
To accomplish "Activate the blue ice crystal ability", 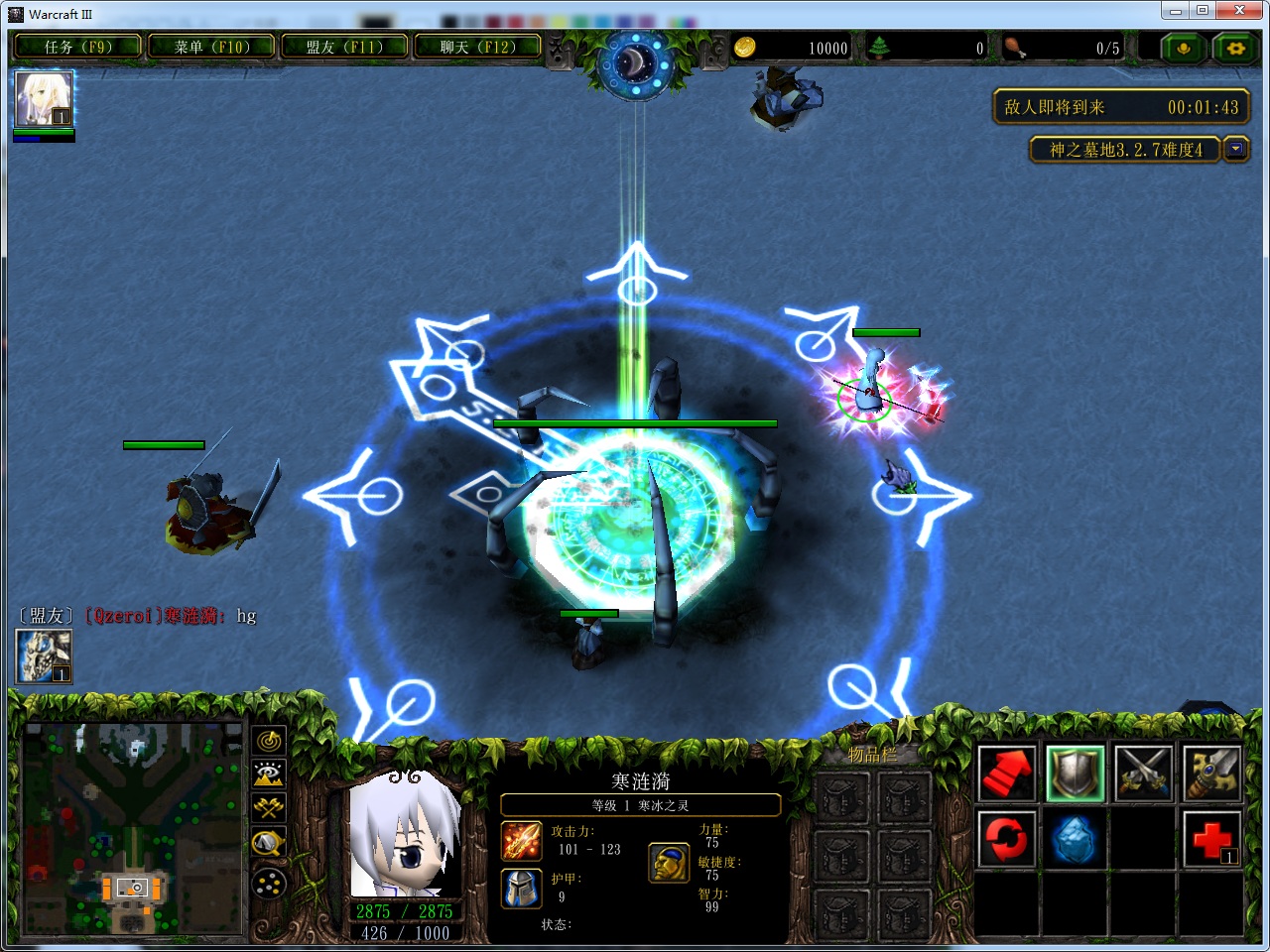I will pyautogui.click(x=1076, y=839).
